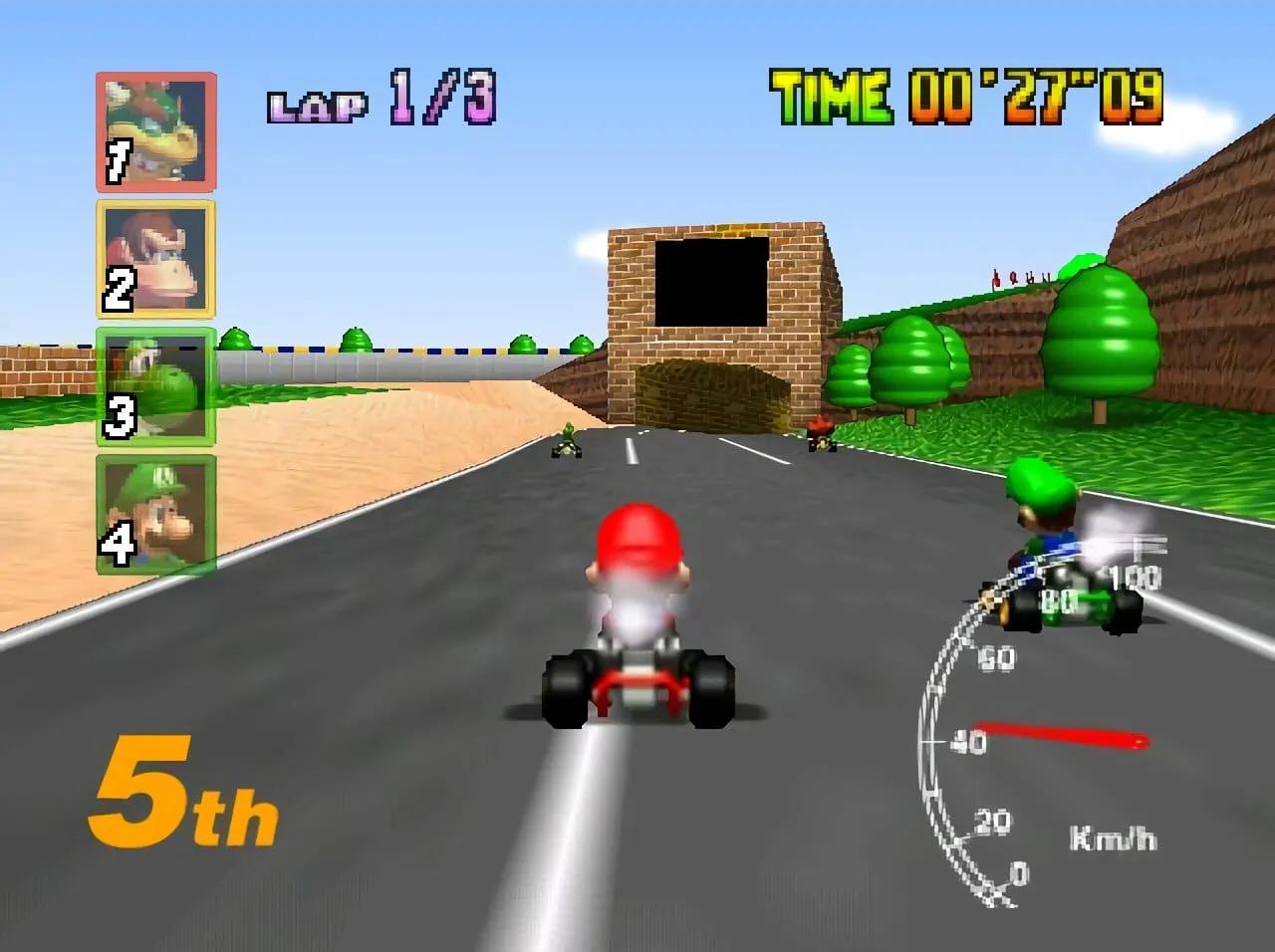Screen dimensions: 1275x952
Task: Click the TIME label in the HUD
Action: pos(834,95)
